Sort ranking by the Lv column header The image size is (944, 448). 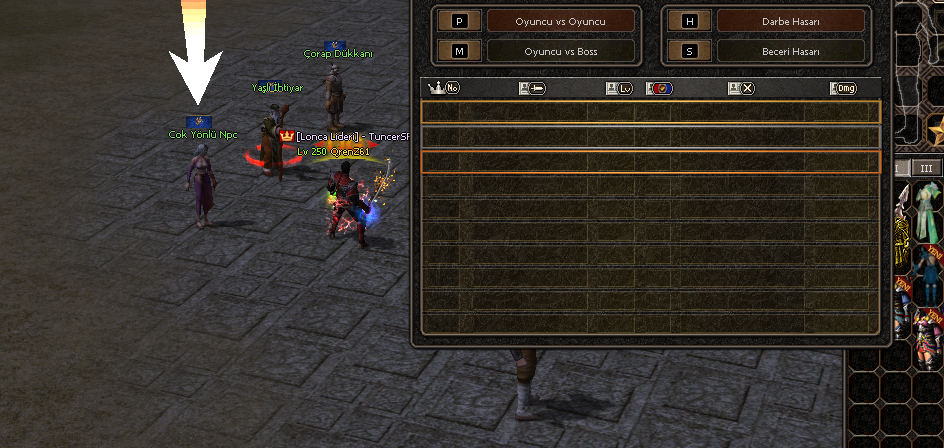click(x=620, y=88)
